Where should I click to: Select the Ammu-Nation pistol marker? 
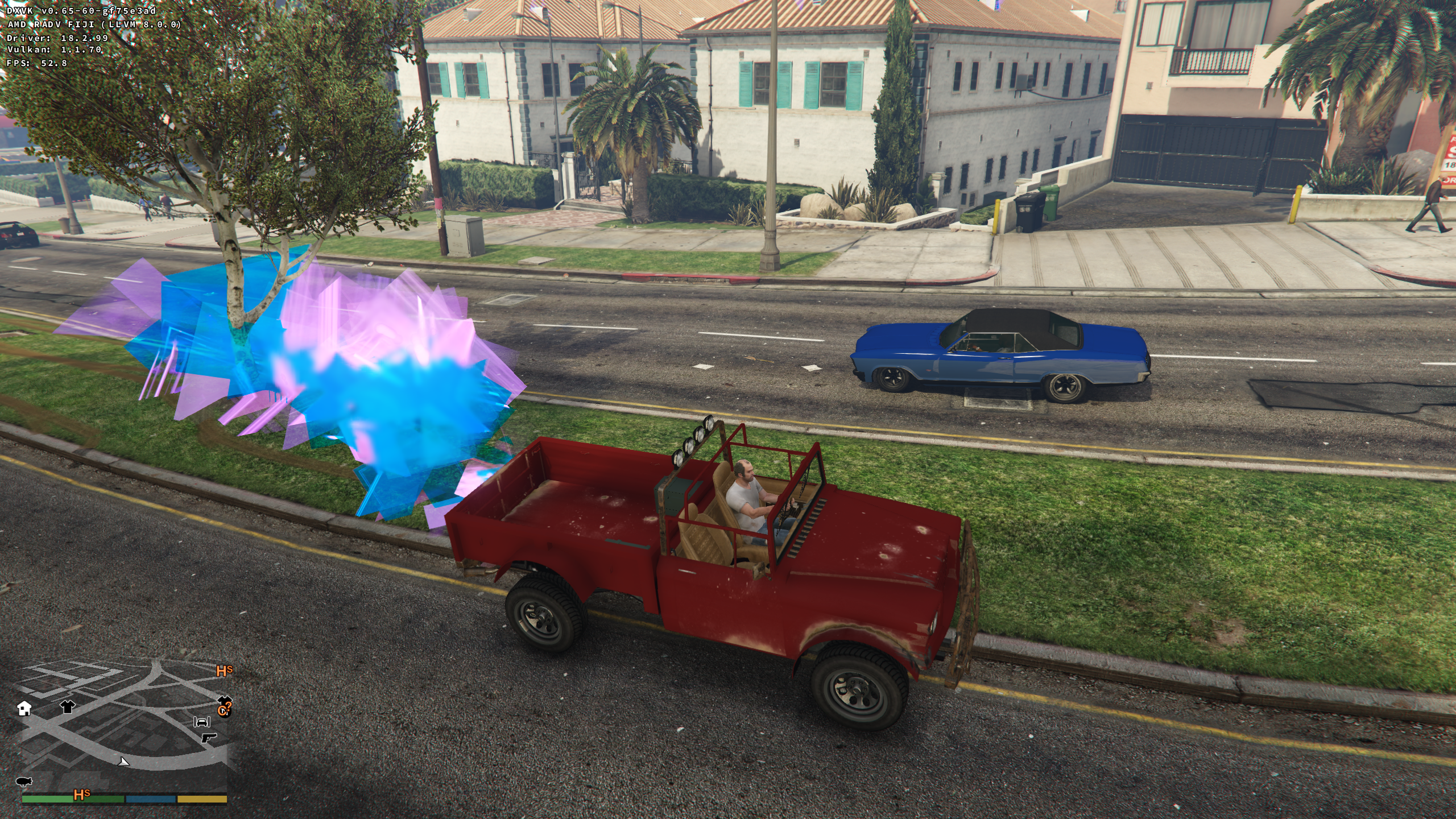(209, 738)
